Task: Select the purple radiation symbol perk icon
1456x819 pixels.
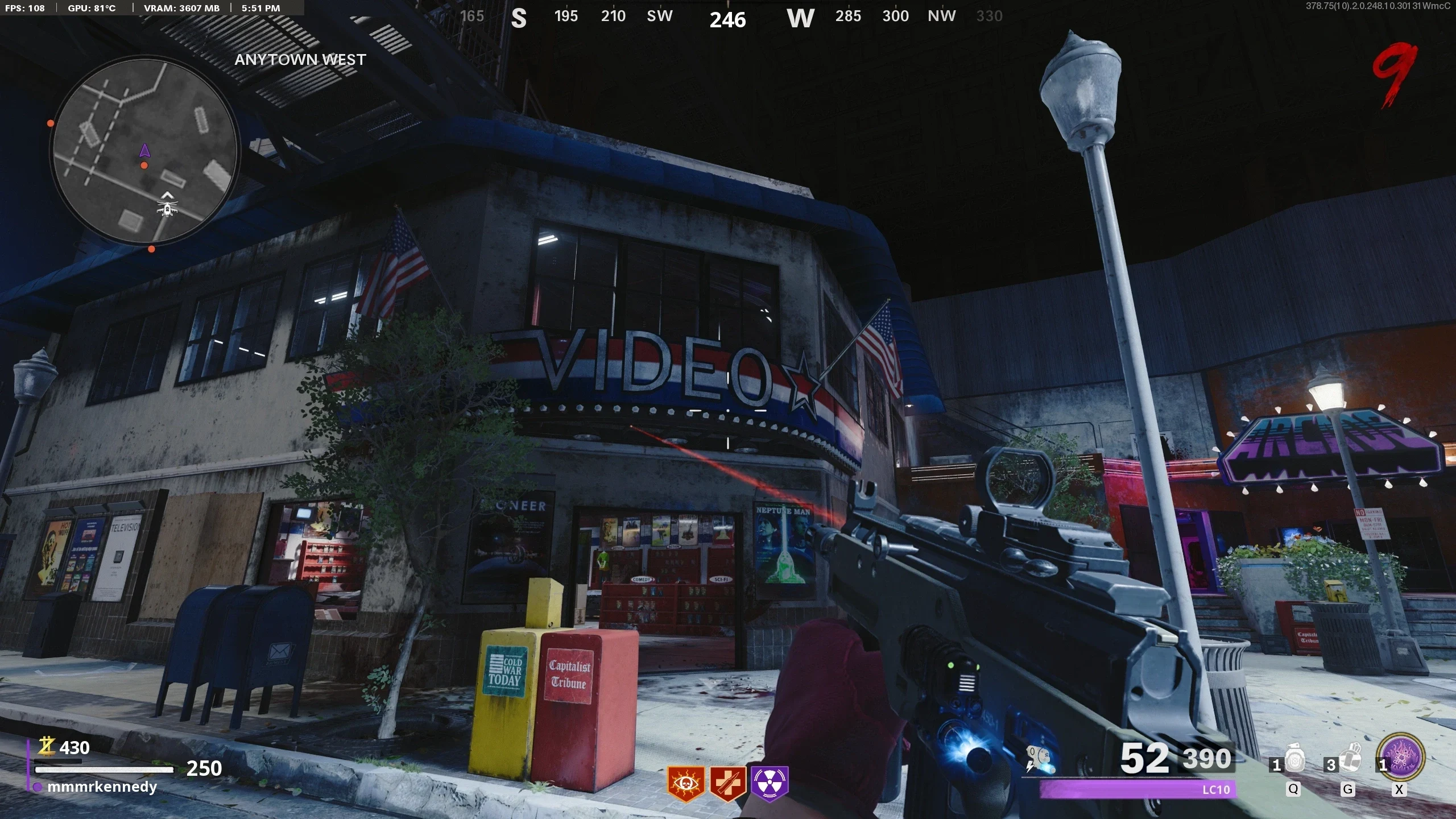Action: tap(770, 783)
